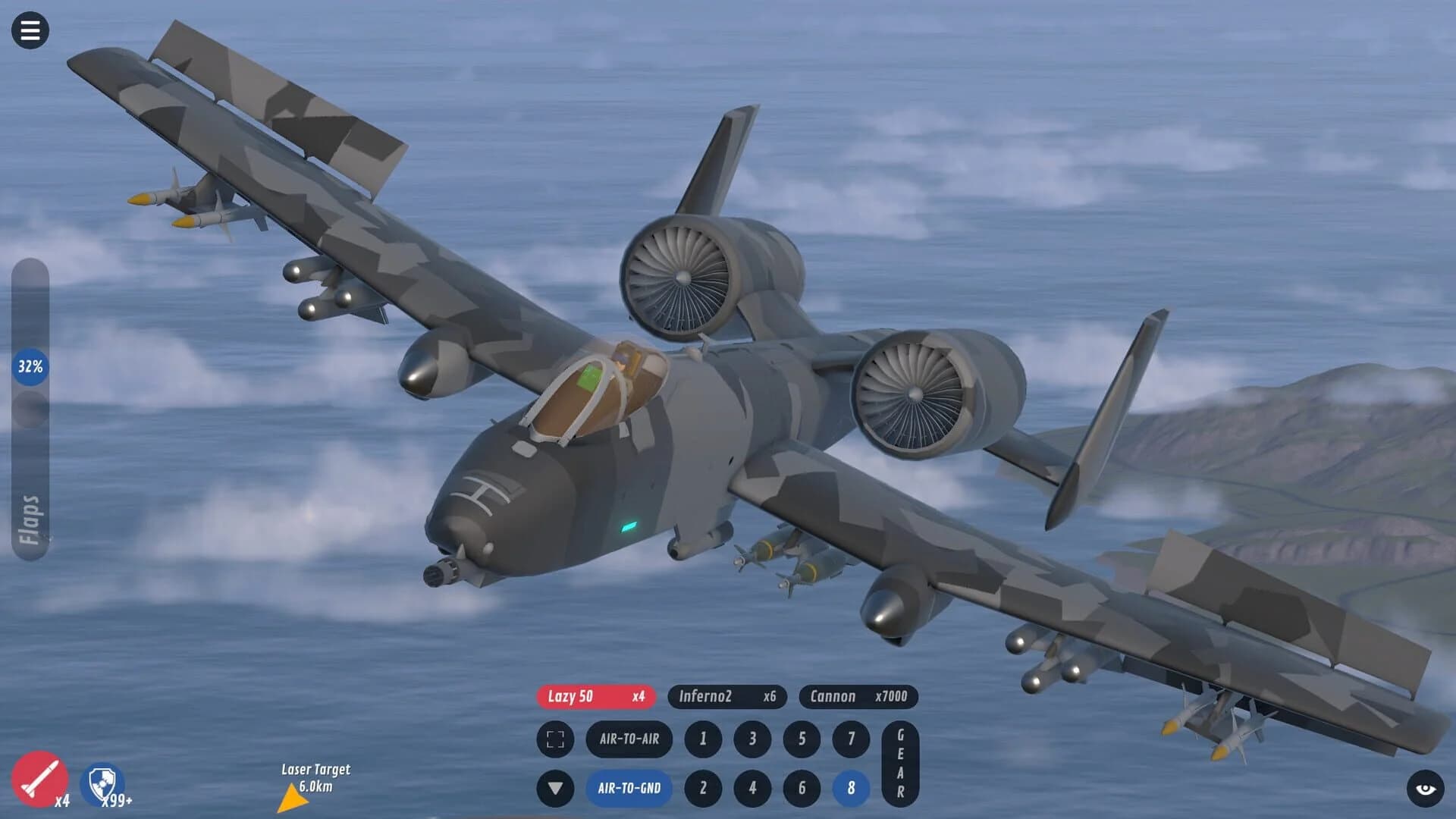
Task: Toggle AIR-TO-GND mode off
Action: pyautogui.click(x=630, y=789)
